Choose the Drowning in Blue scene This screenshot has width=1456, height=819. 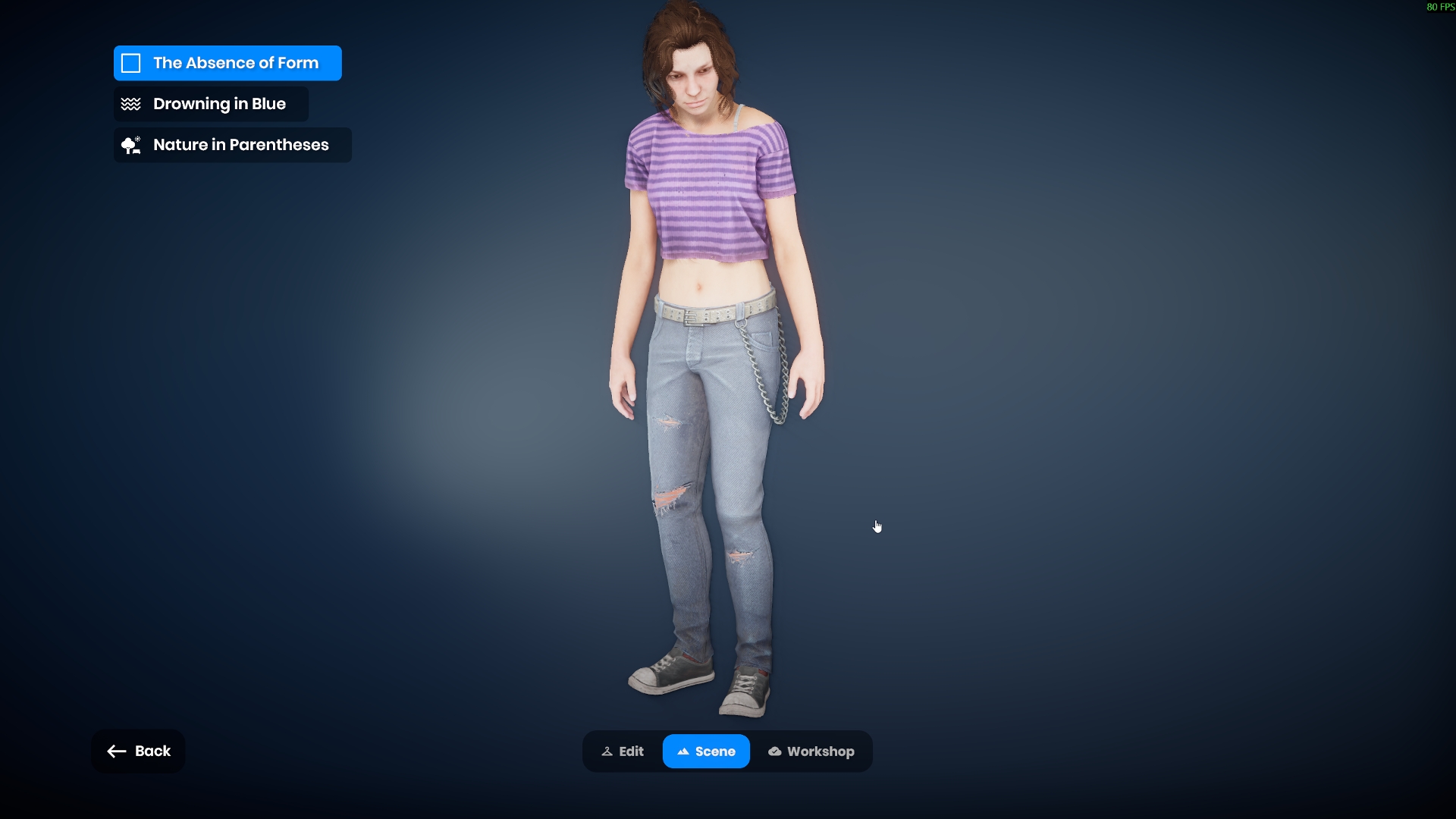click(x=211, y=104)
